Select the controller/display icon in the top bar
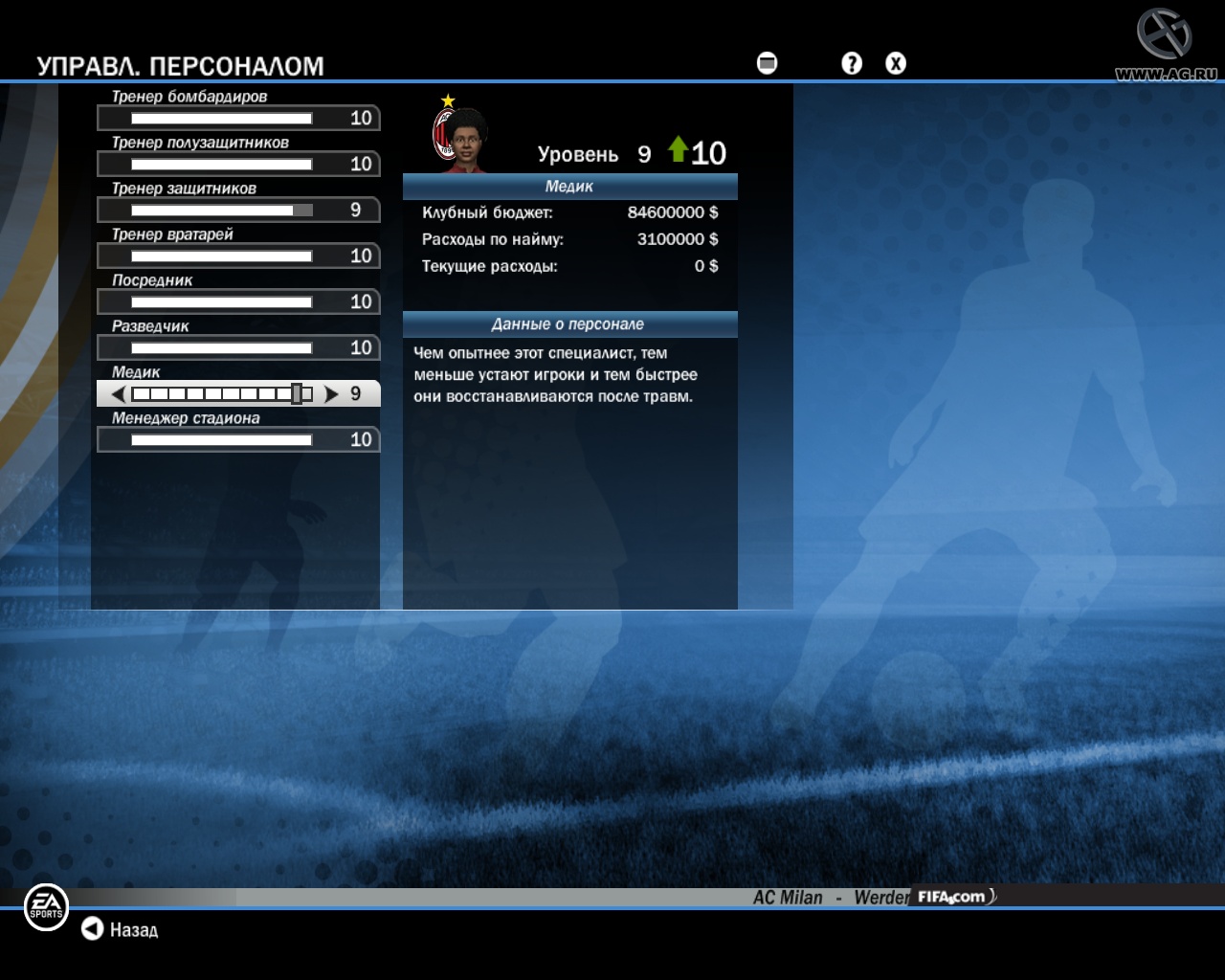Screen dimensions: 1225x980 point(765,63)
